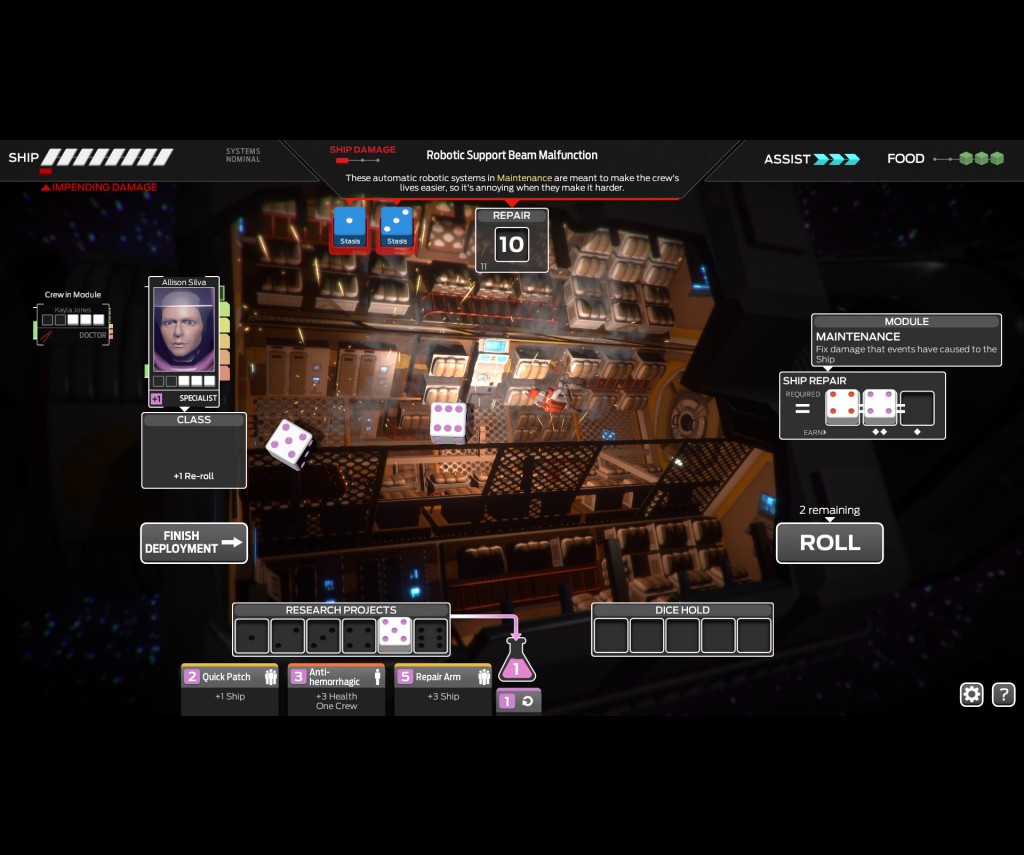Click the Finish Deployment button
Image resolution: width=1024 pixels, height=855 pixels.
pyautogui.click(x=194, y=543)
